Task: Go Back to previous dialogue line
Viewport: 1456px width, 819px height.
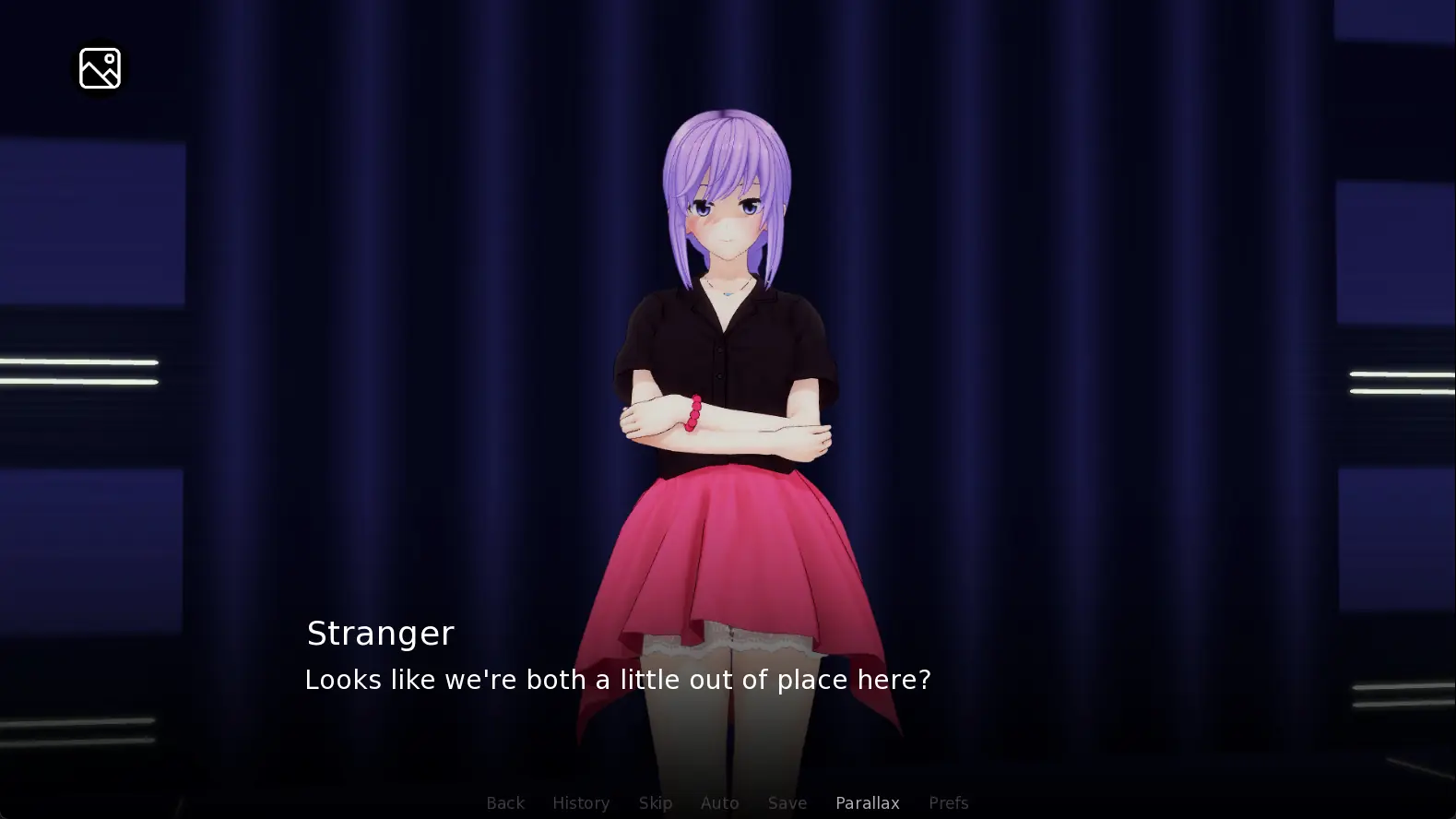Action: click(x=505, y=803)
